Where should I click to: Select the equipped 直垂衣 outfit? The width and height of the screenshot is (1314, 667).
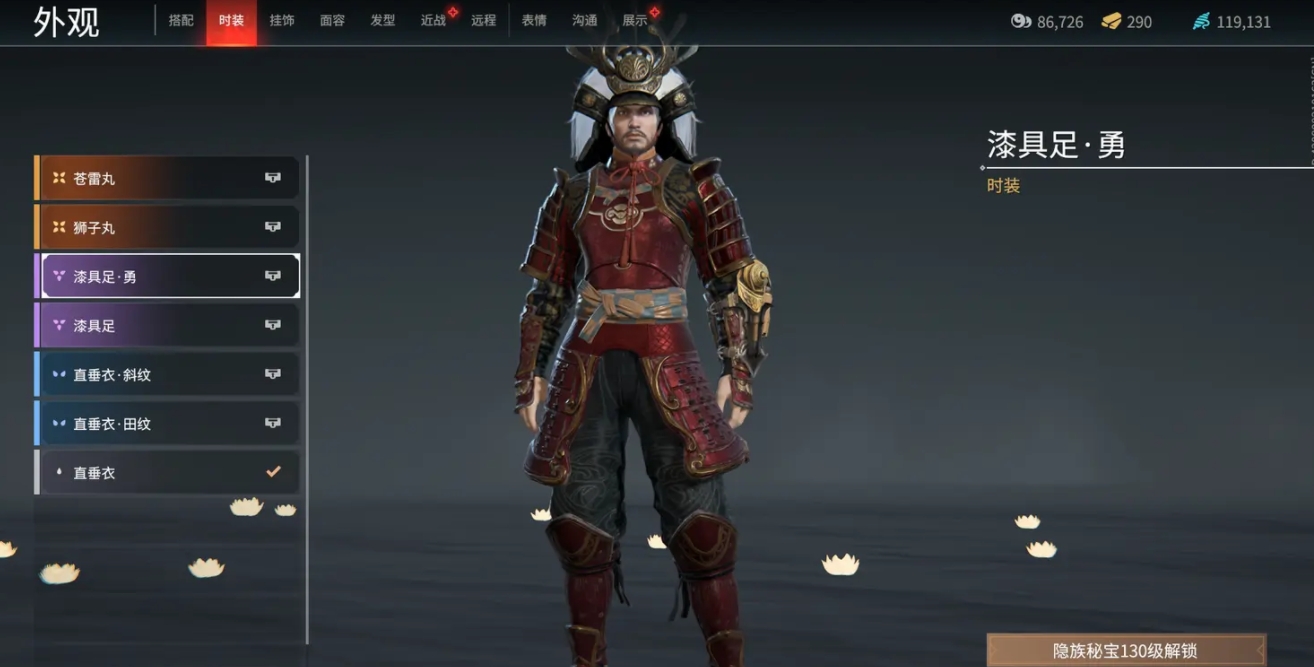coord(168,472)
